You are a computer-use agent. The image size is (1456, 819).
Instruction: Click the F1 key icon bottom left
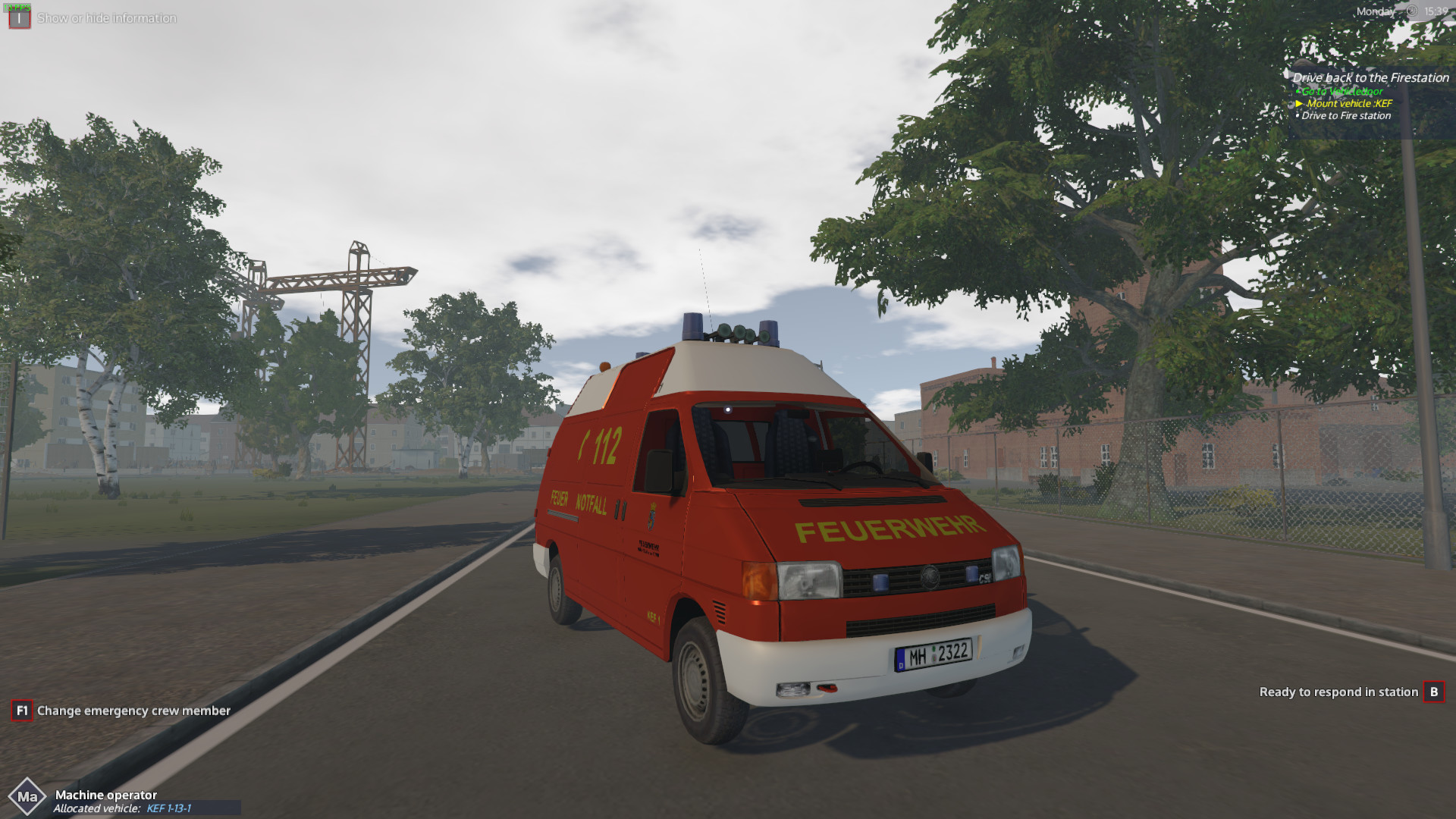tap(22, 711)
